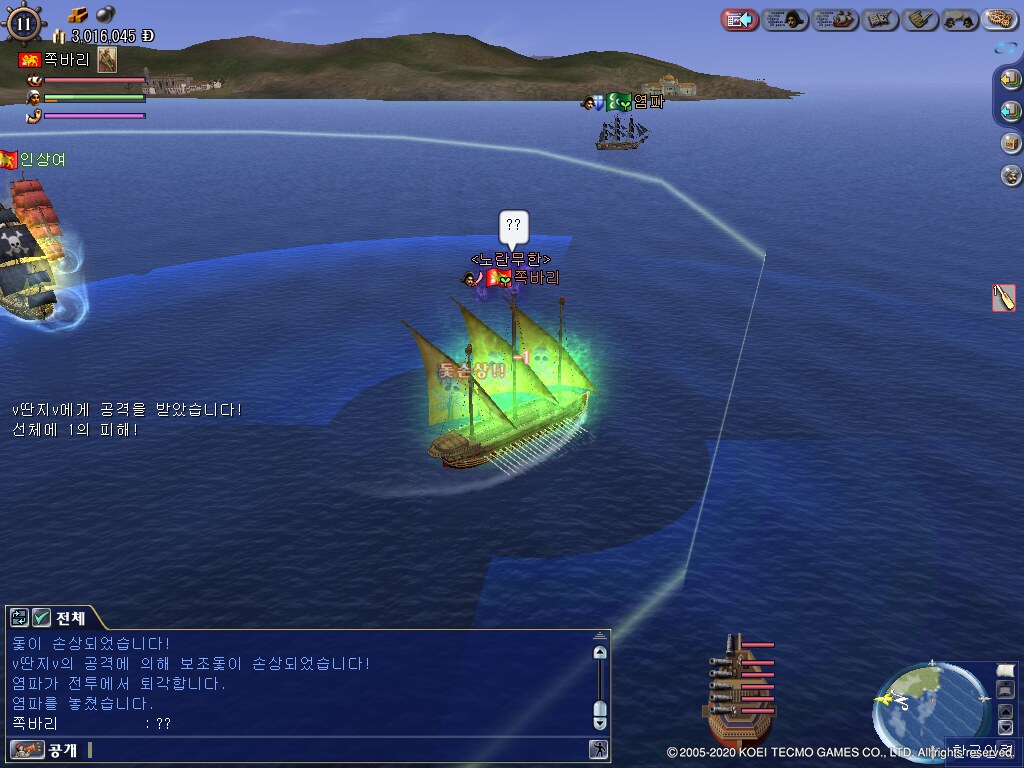1024x768 pixels.
Task: Click the 공개 chat channel button
Action: 47,749
